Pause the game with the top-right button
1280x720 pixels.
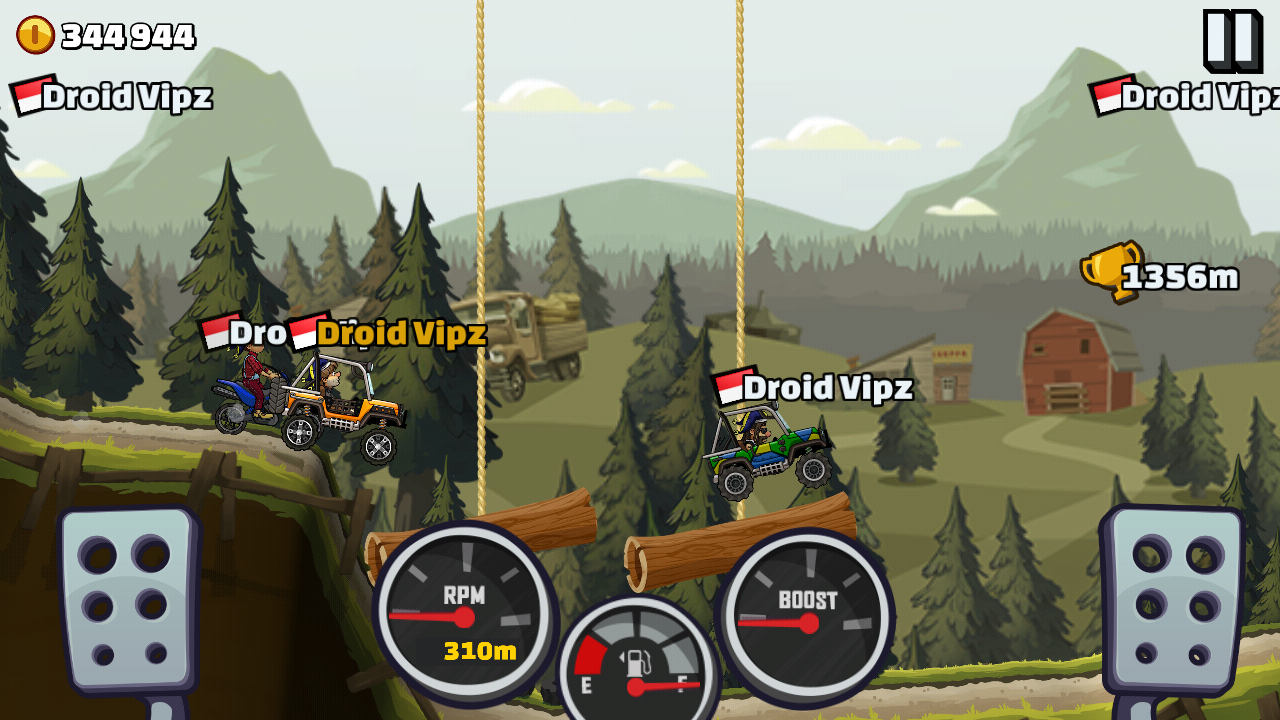[x=1234, y=40]
